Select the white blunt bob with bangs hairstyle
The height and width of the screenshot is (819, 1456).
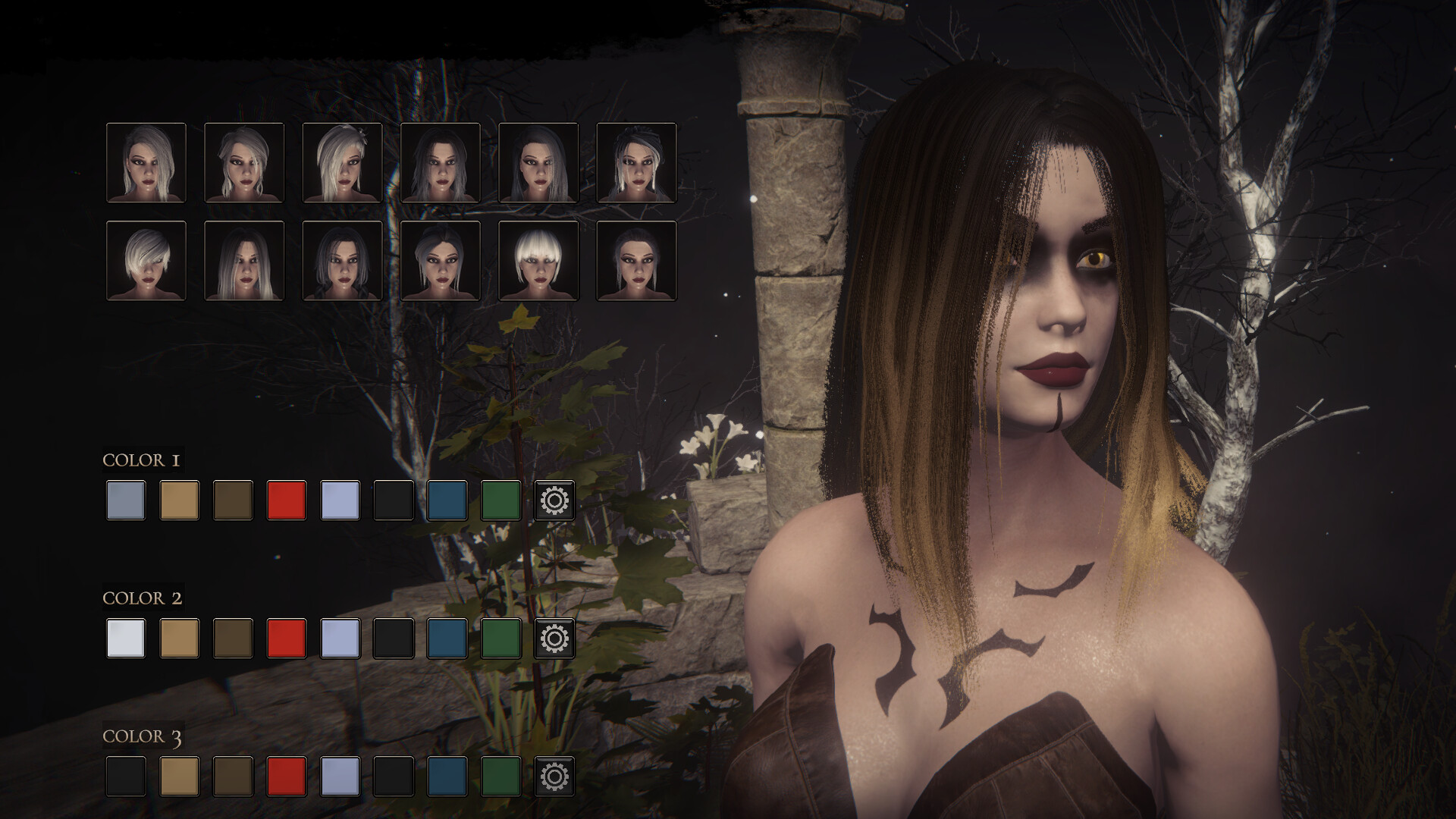[x=538, y=261]
